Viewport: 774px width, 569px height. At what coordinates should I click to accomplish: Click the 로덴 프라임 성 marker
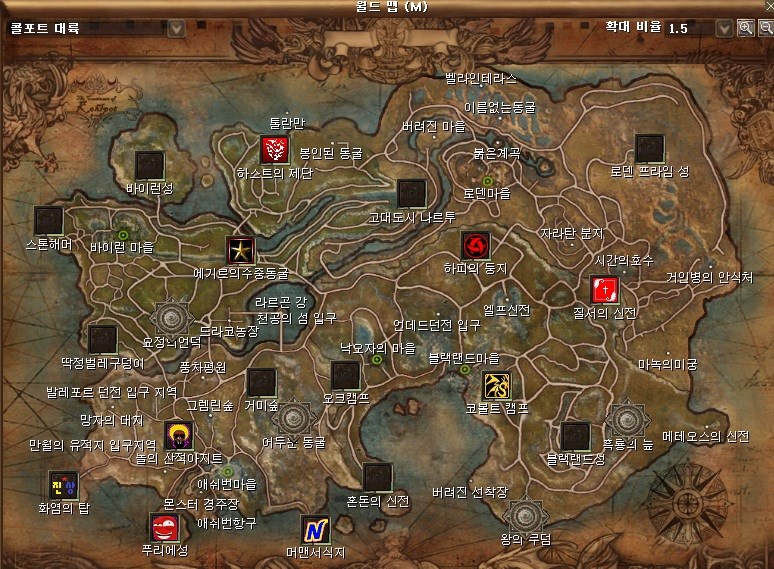click(x=650, y=149)
